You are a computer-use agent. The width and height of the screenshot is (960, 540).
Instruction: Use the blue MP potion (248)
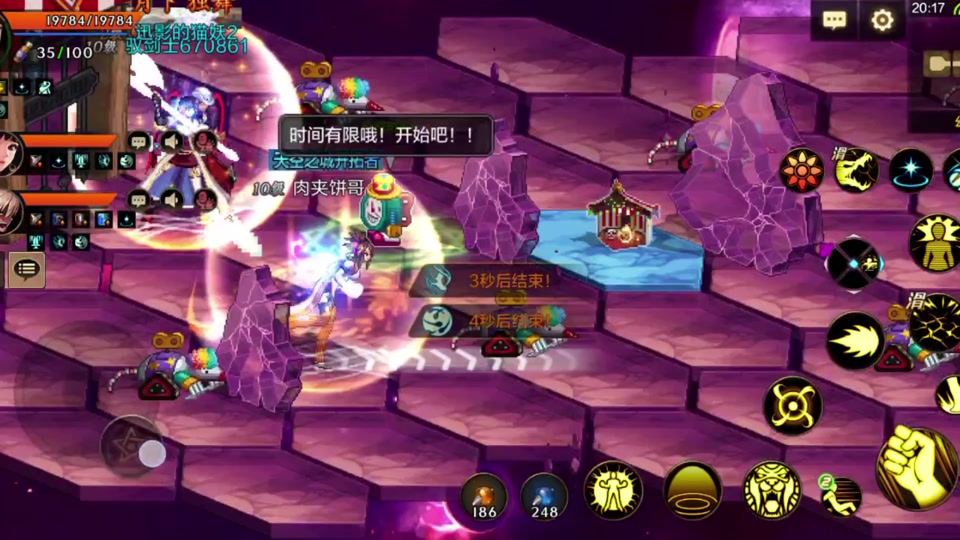click(x=544, y=496)
